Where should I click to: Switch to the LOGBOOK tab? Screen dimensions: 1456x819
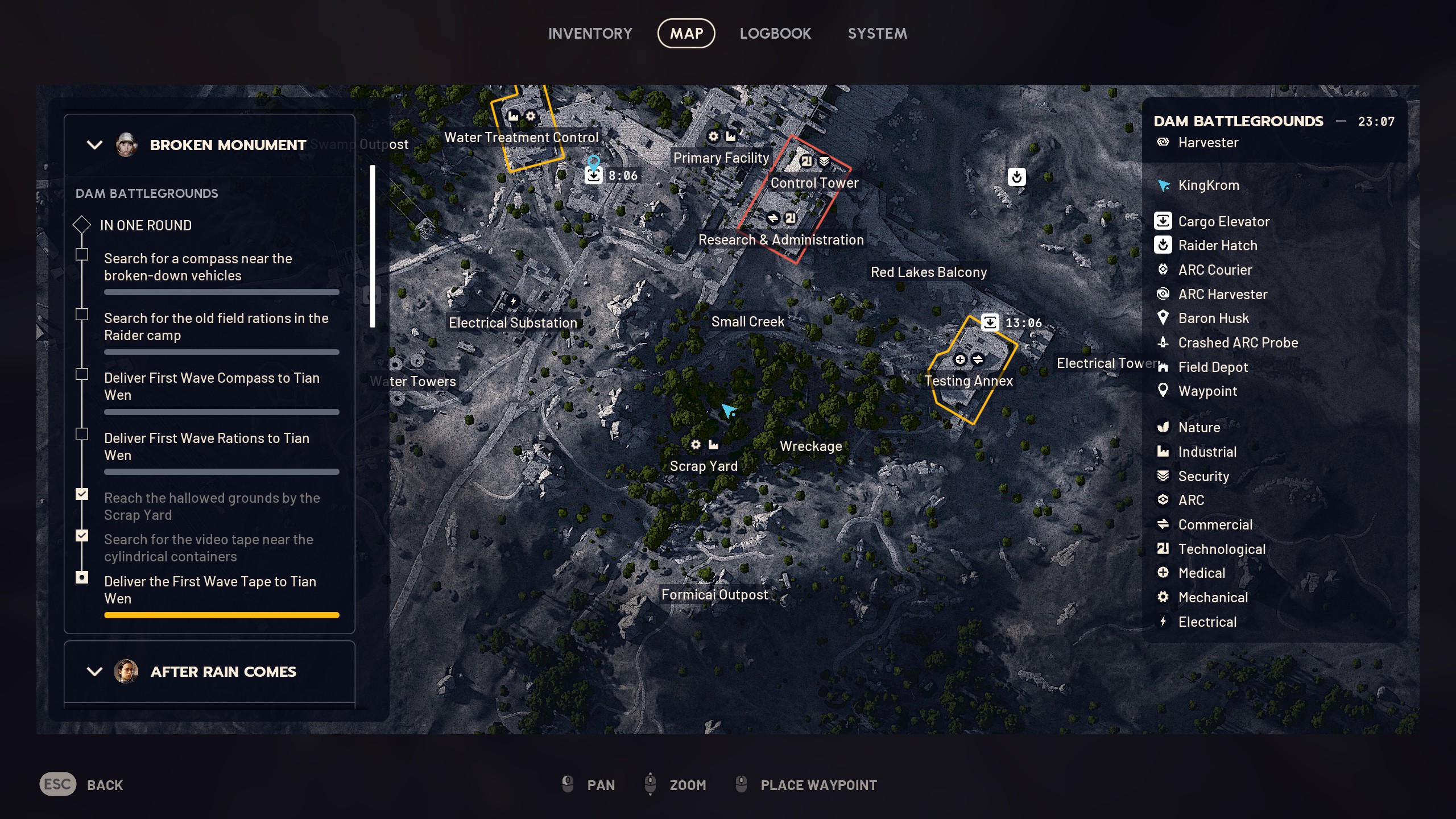point(775,33)
